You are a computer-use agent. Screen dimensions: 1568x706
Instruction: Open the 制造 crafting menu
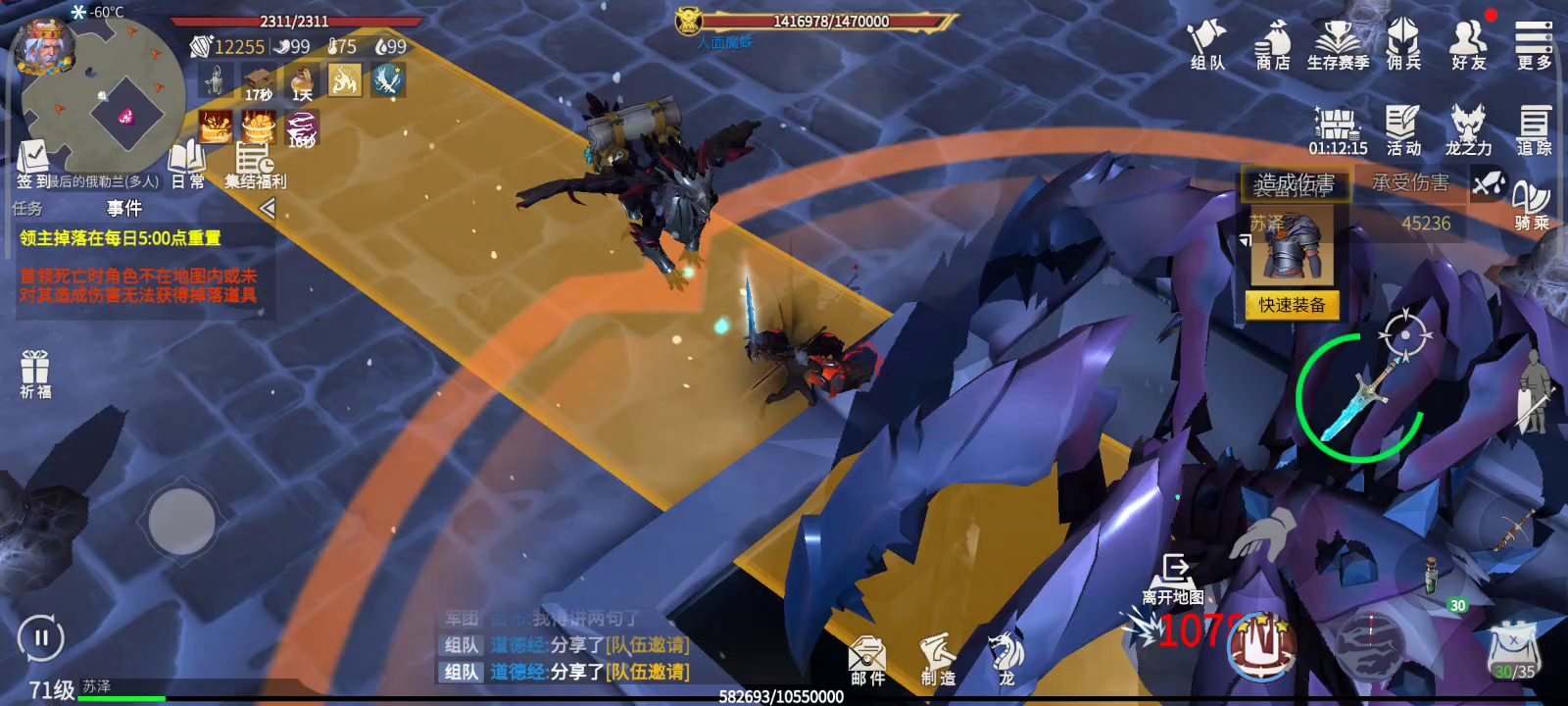pyautogui.click(x=937, y=659)
